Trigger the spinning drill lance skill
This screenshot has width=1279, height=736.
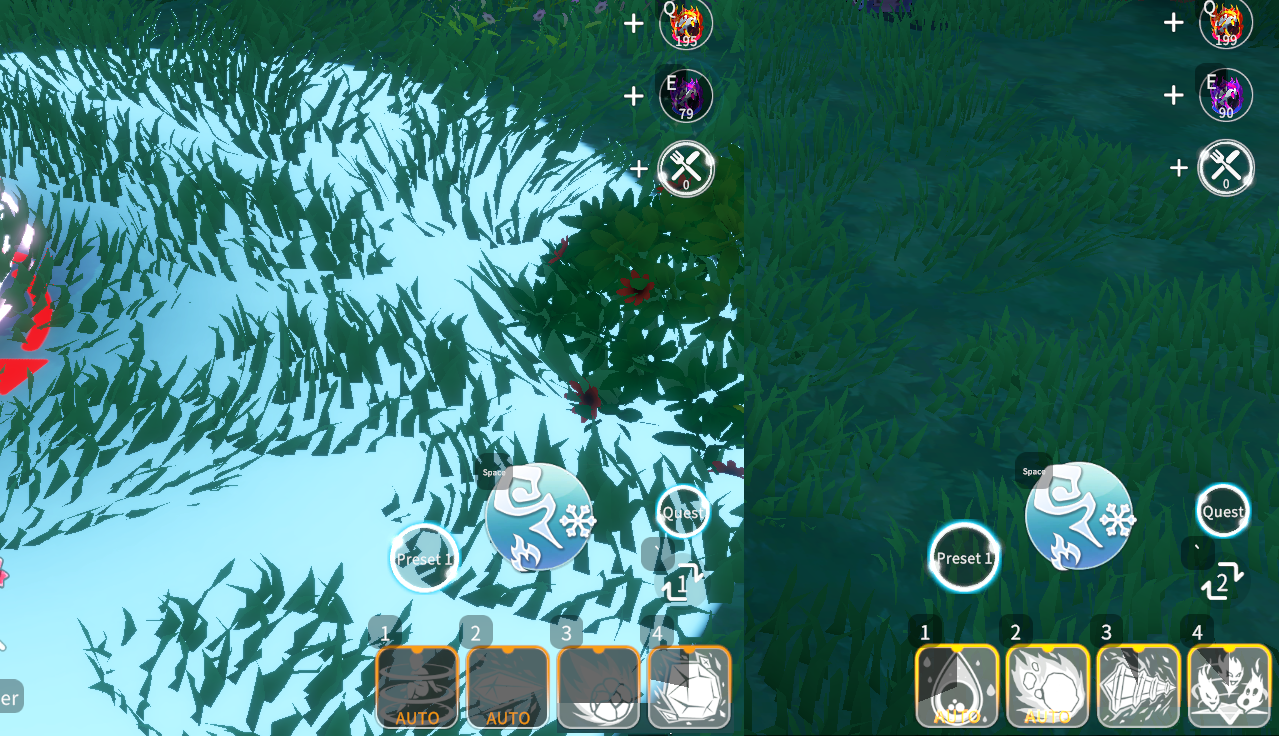tap(1138, 686)
